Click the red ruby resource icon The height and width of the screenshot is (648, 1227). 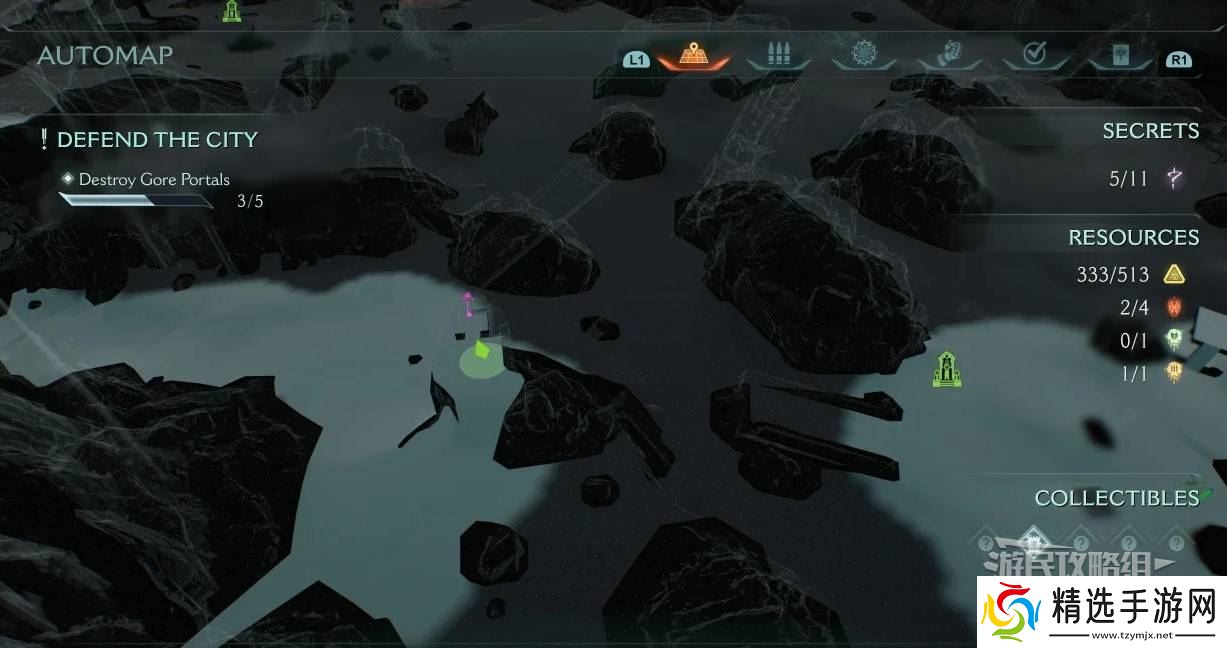[1174, 307]
